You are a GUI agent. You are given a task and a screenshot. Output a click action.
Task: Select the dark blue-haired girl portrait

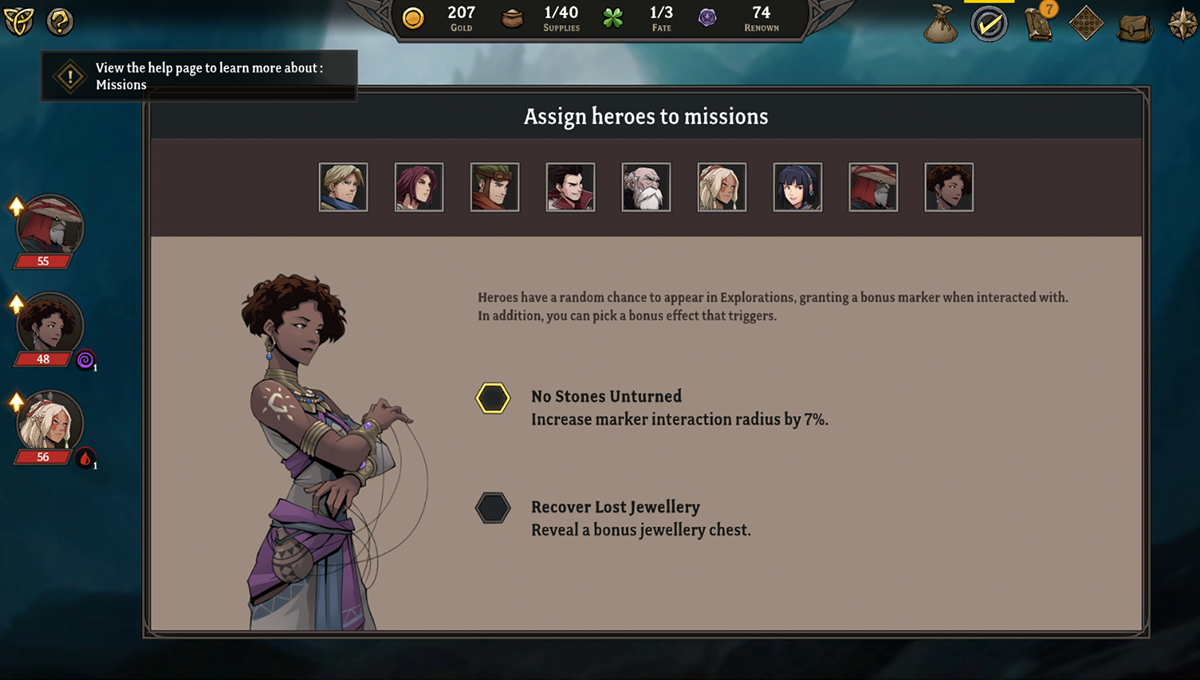(798, 187)
